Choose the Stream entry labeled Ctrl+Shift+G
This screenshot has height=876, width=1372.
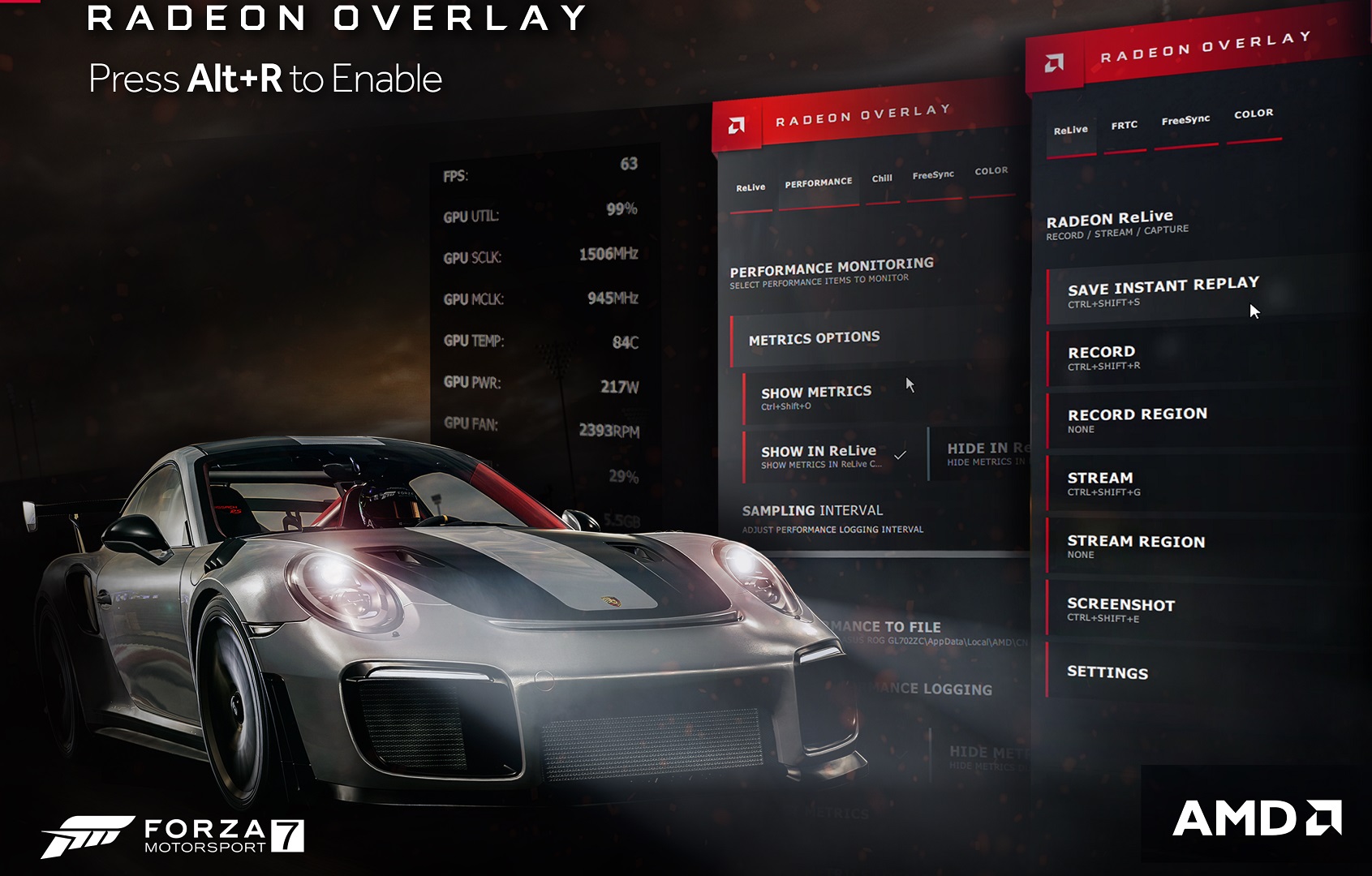click(x=1101, y=483)
